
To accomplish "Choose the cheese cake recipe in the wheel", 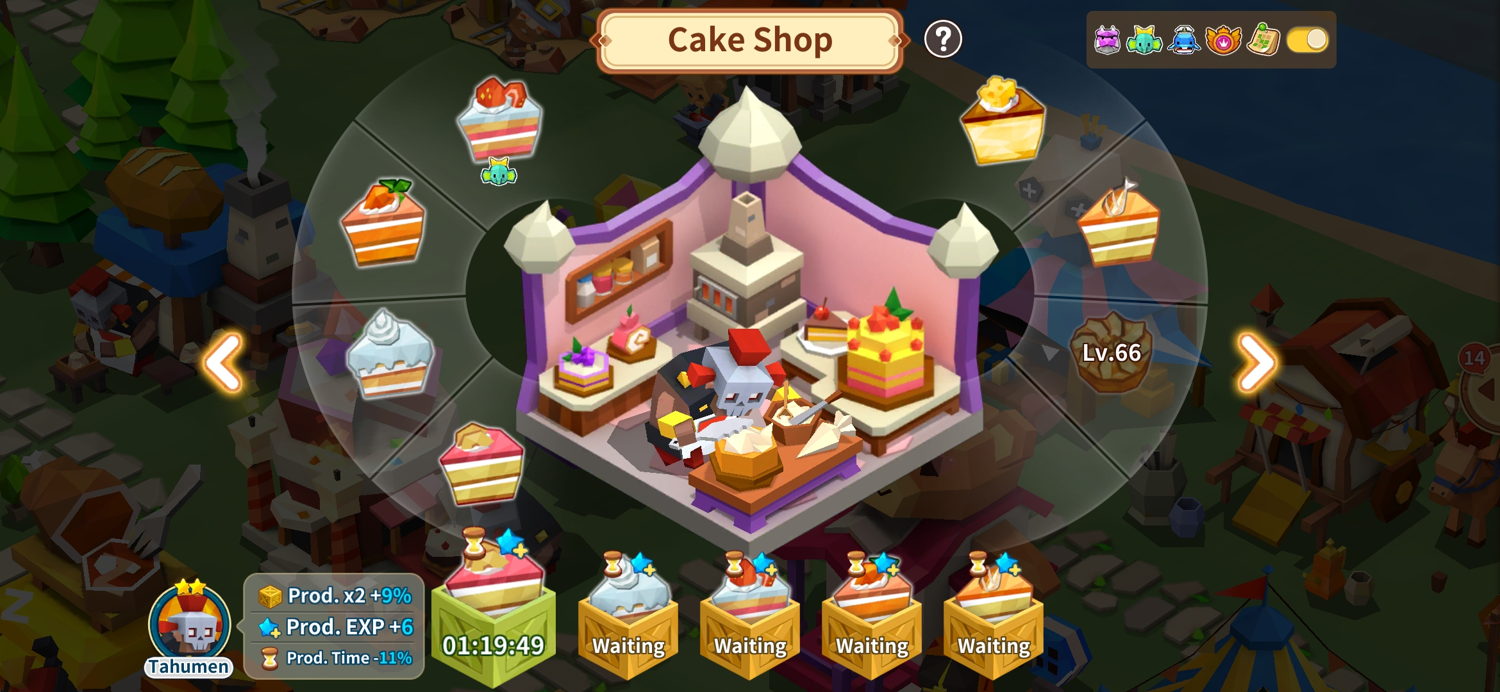I will coord(1003,120).
